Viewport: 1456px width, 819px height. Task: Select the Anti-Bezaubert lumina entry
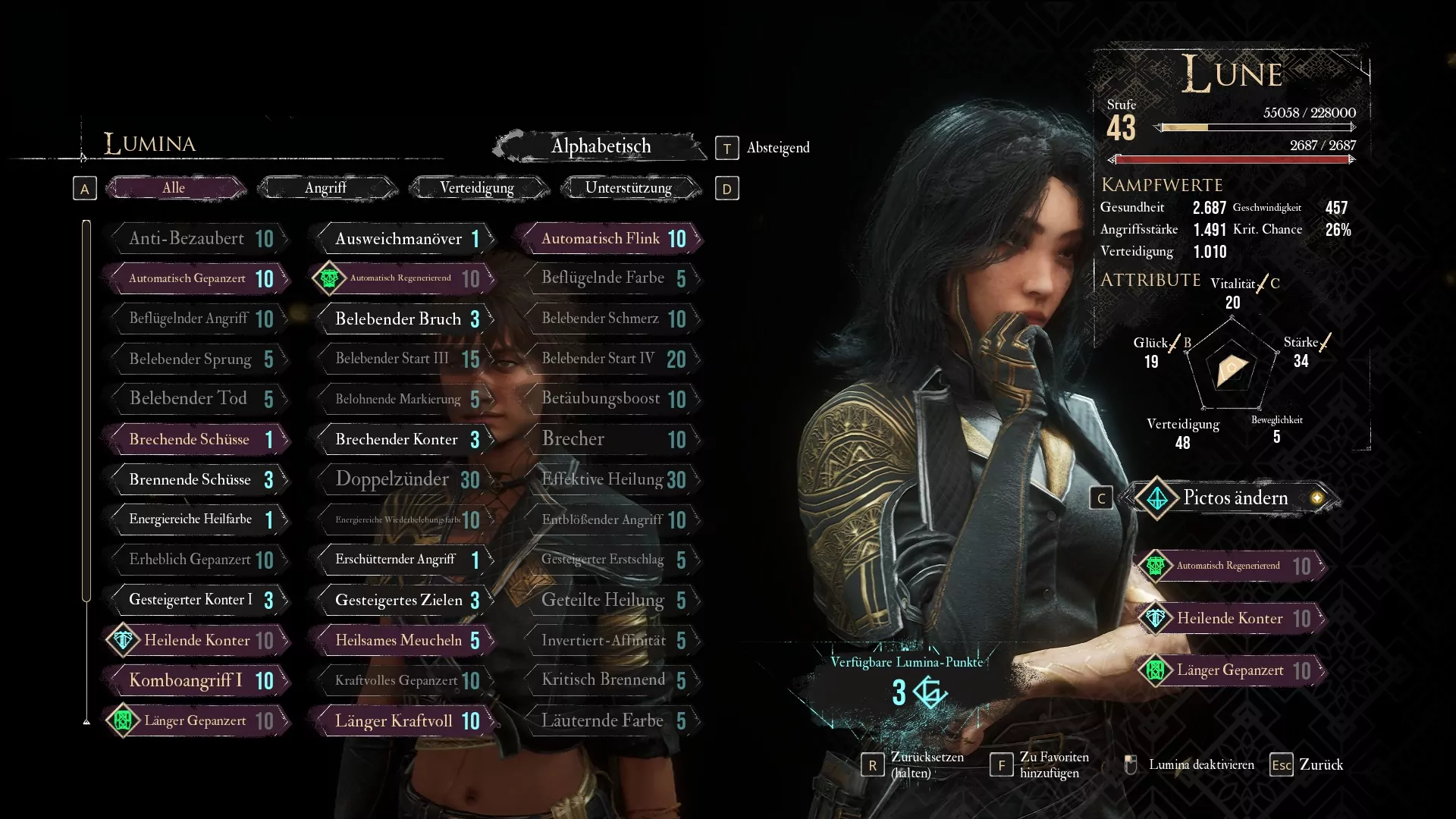pyautogui.click(x=199, y=239)
